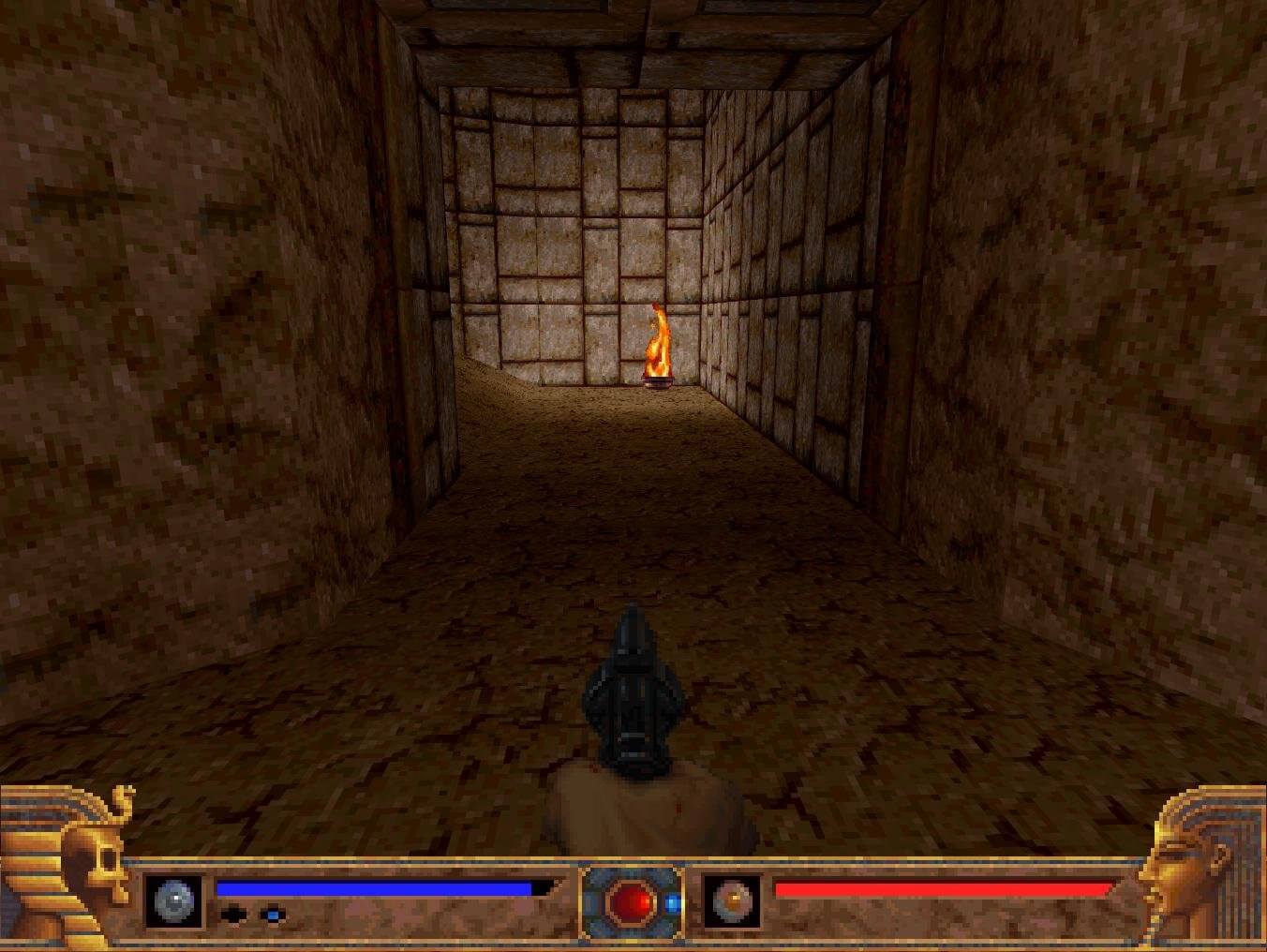The height and width of the screenshot is (952, 1267).
Task: Select the silver orb icon beside the blue bar
Action: pyautogui.click(x=173, y=901)
